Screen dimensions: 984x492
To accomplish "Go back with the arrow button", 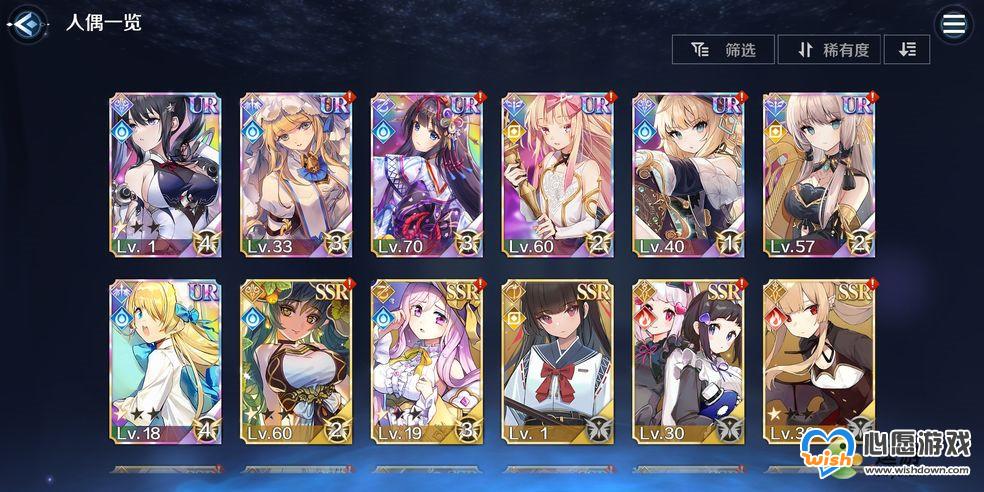I will 29,24.
